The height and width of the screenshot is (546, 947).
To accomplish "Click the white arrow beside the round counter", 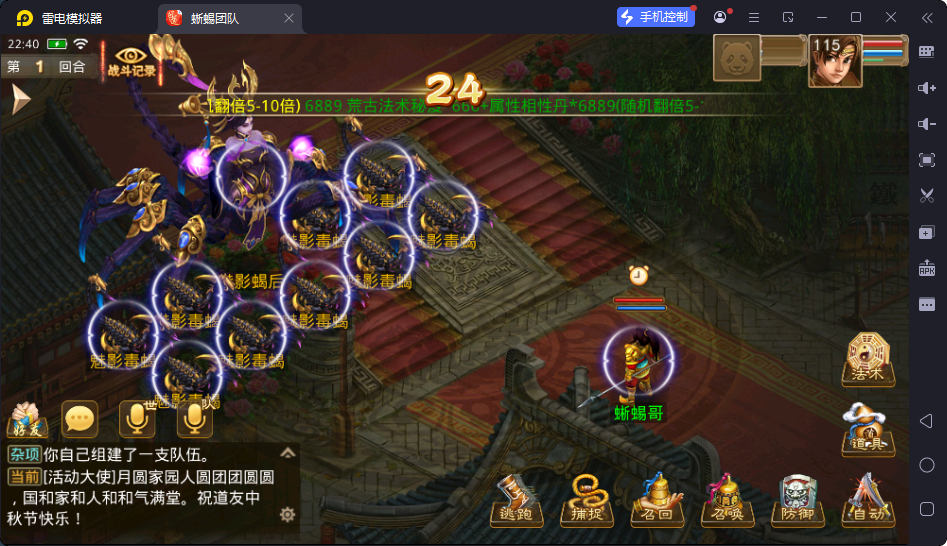I will point(20,100).
